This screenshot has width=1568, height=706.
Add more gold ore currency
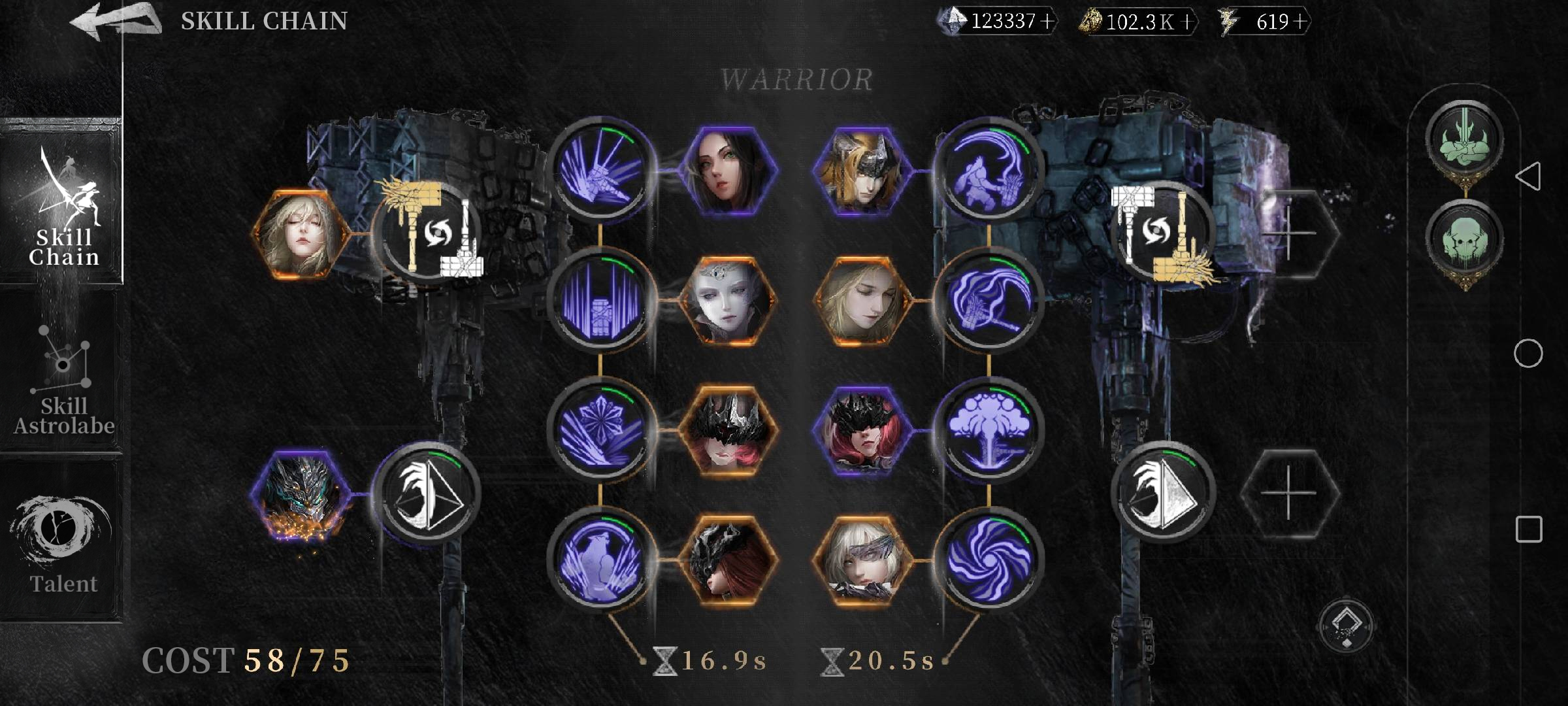1187,22
